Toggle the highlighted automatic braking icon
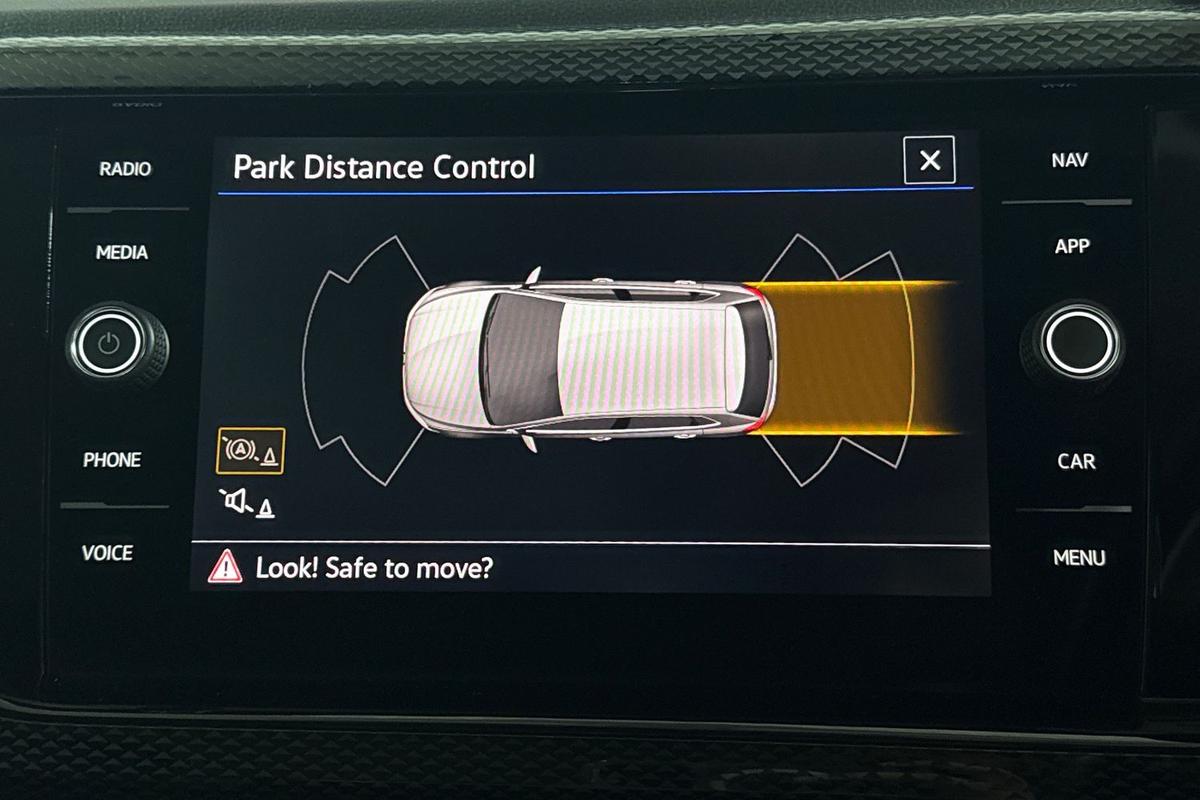 pos(250,451)
